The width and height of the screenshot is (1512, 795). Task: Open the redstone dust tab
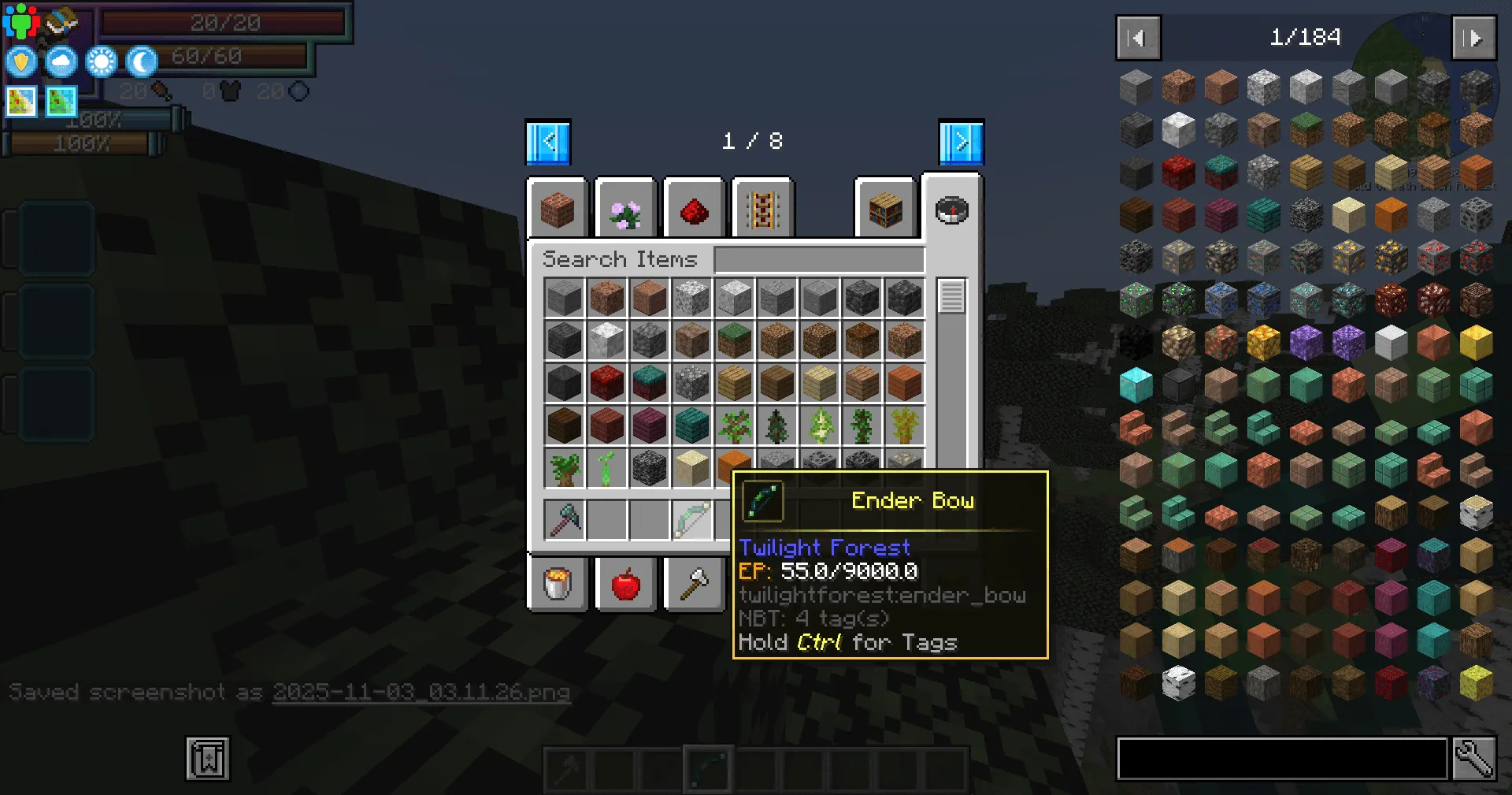pos(693,207)
